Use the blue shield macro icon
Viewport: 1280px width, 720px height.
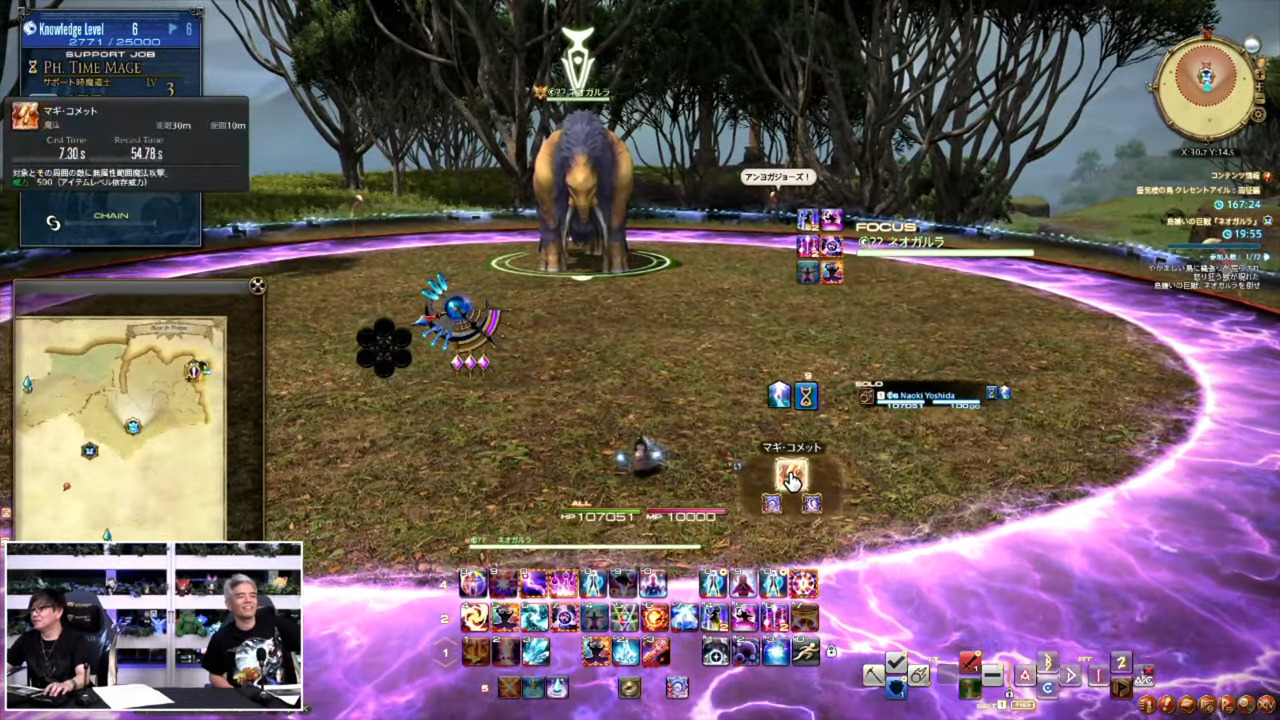pos(896,688)
